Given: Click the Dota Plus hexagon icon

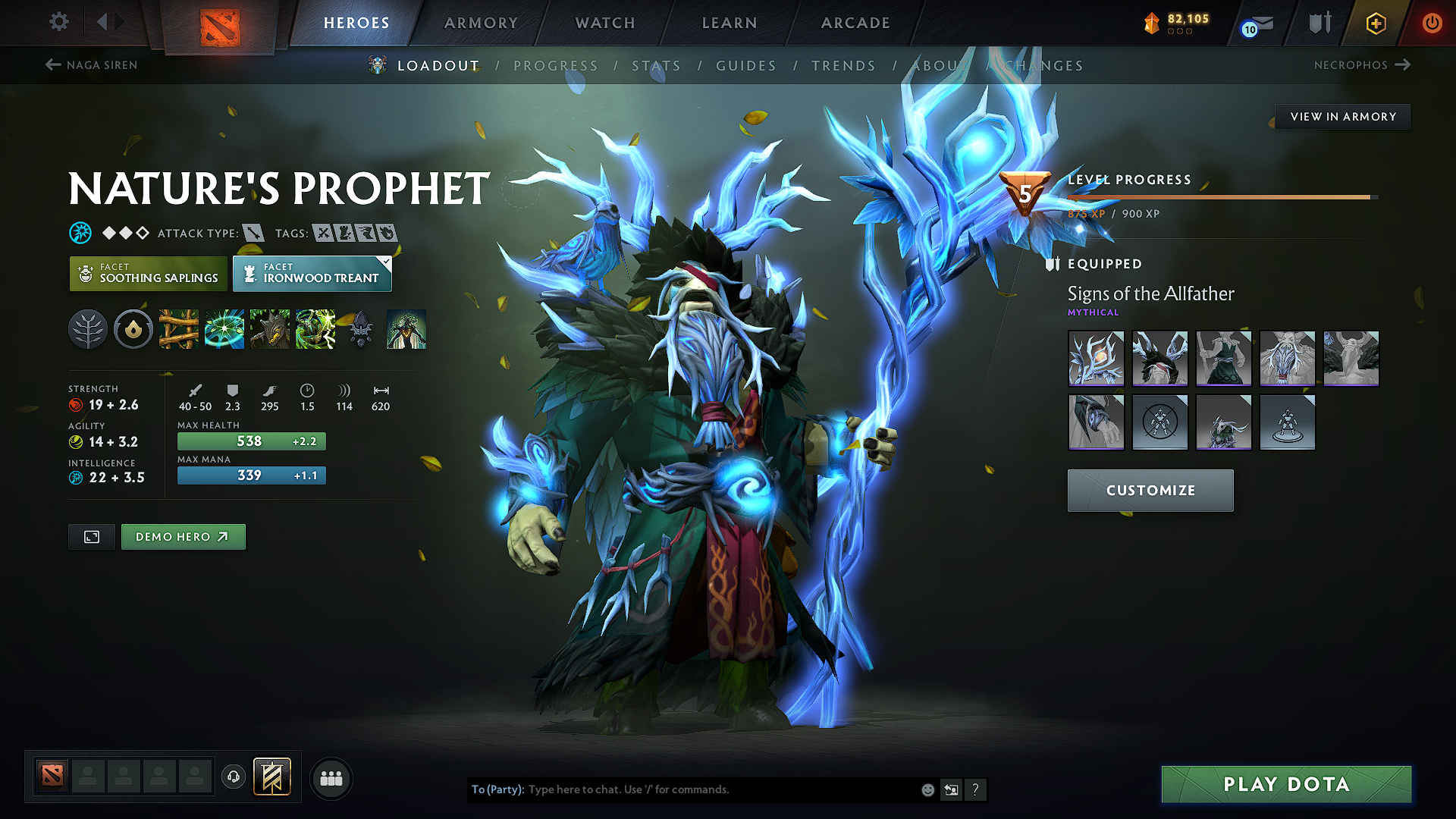Looking at the screenshot, I should 1375,23.
